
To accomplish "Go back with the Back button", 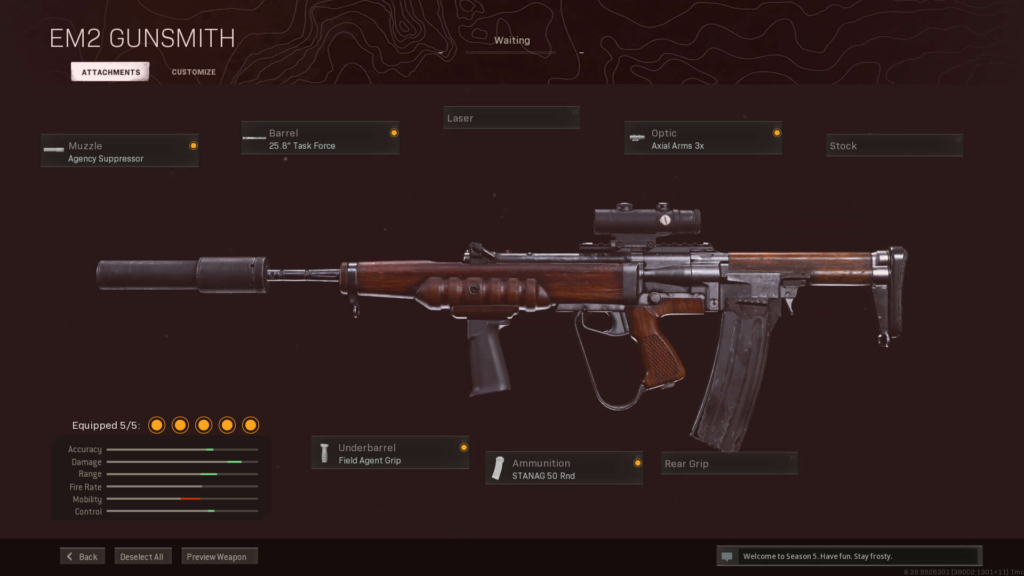I will (82, 556).
